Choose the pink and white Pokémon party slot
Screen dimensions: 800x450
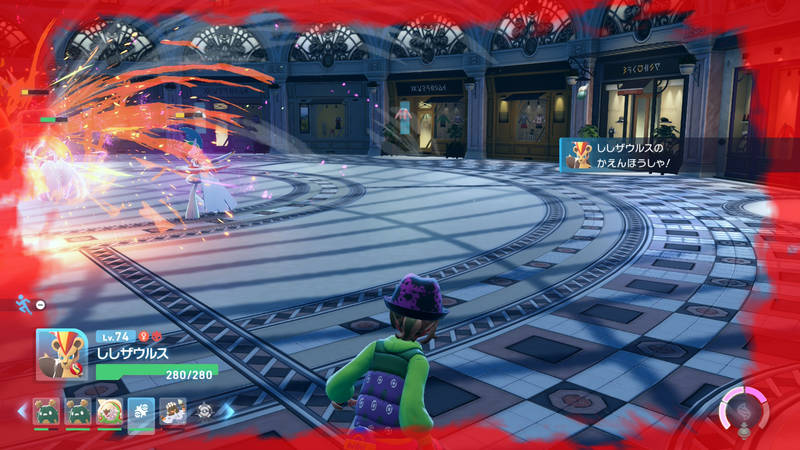tap(109, 412)
